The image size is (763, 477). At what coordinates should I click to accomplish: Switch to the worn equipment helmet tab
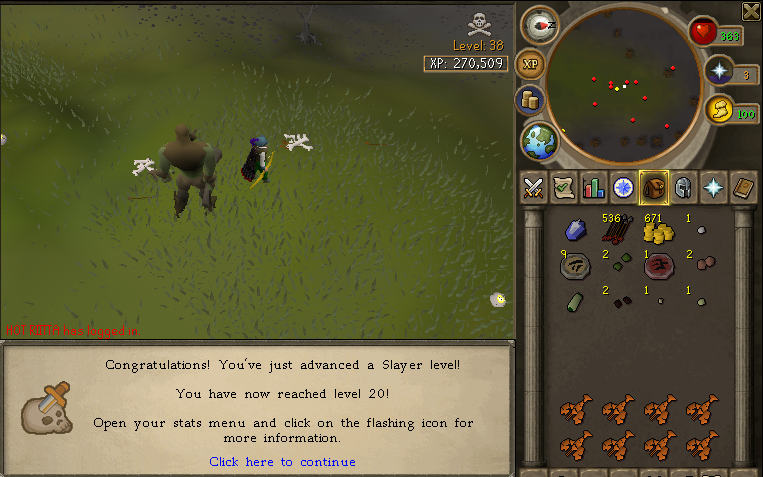[x=684, y=187]
